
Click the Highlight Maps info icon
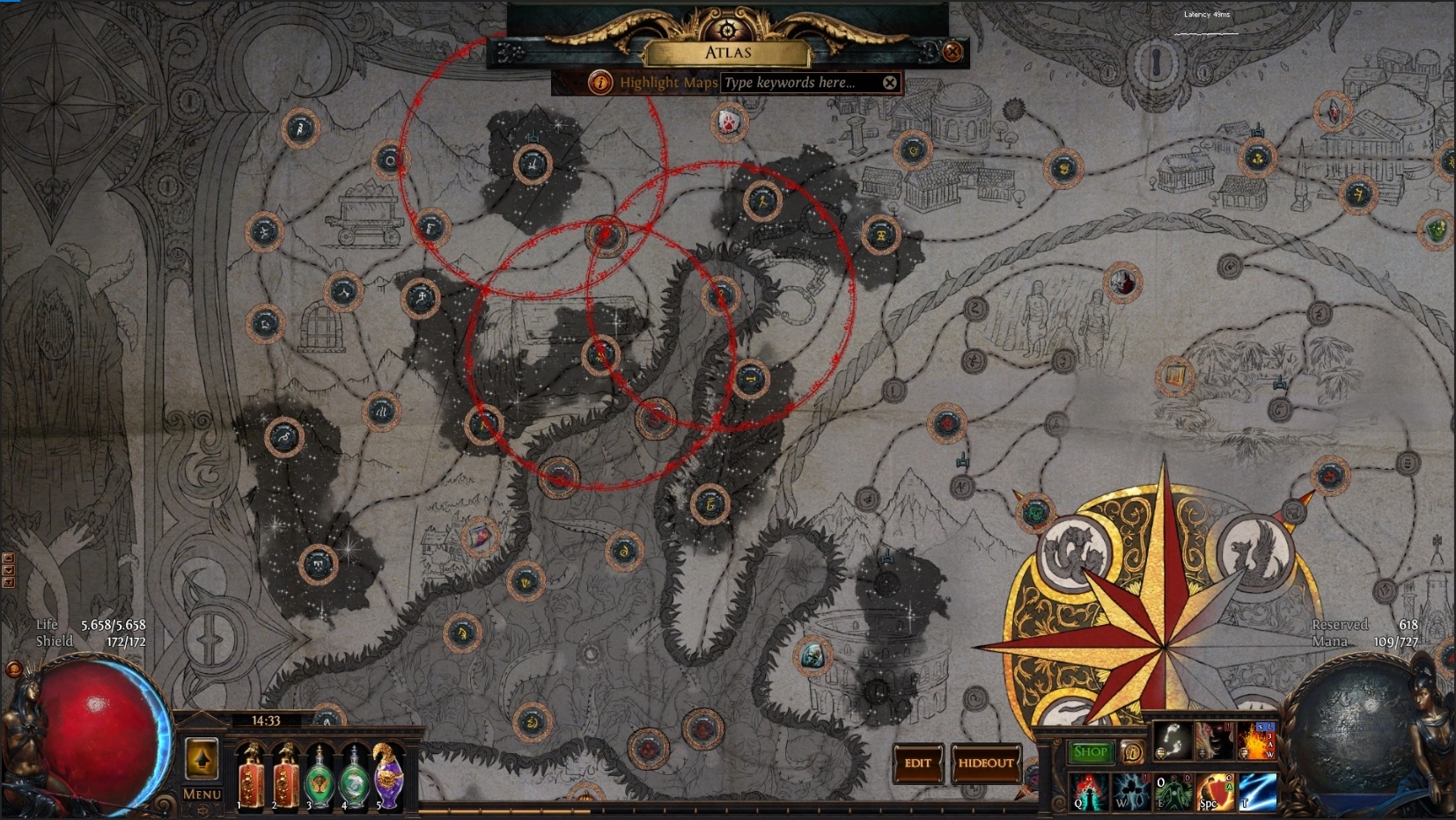pyautogui.click(x=601, y=82)
